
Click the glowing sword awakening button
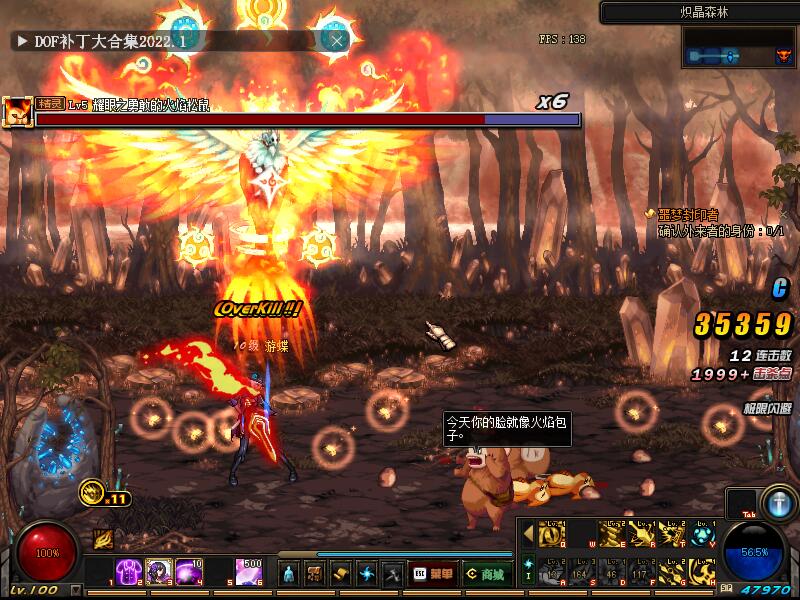pos(778,502)
